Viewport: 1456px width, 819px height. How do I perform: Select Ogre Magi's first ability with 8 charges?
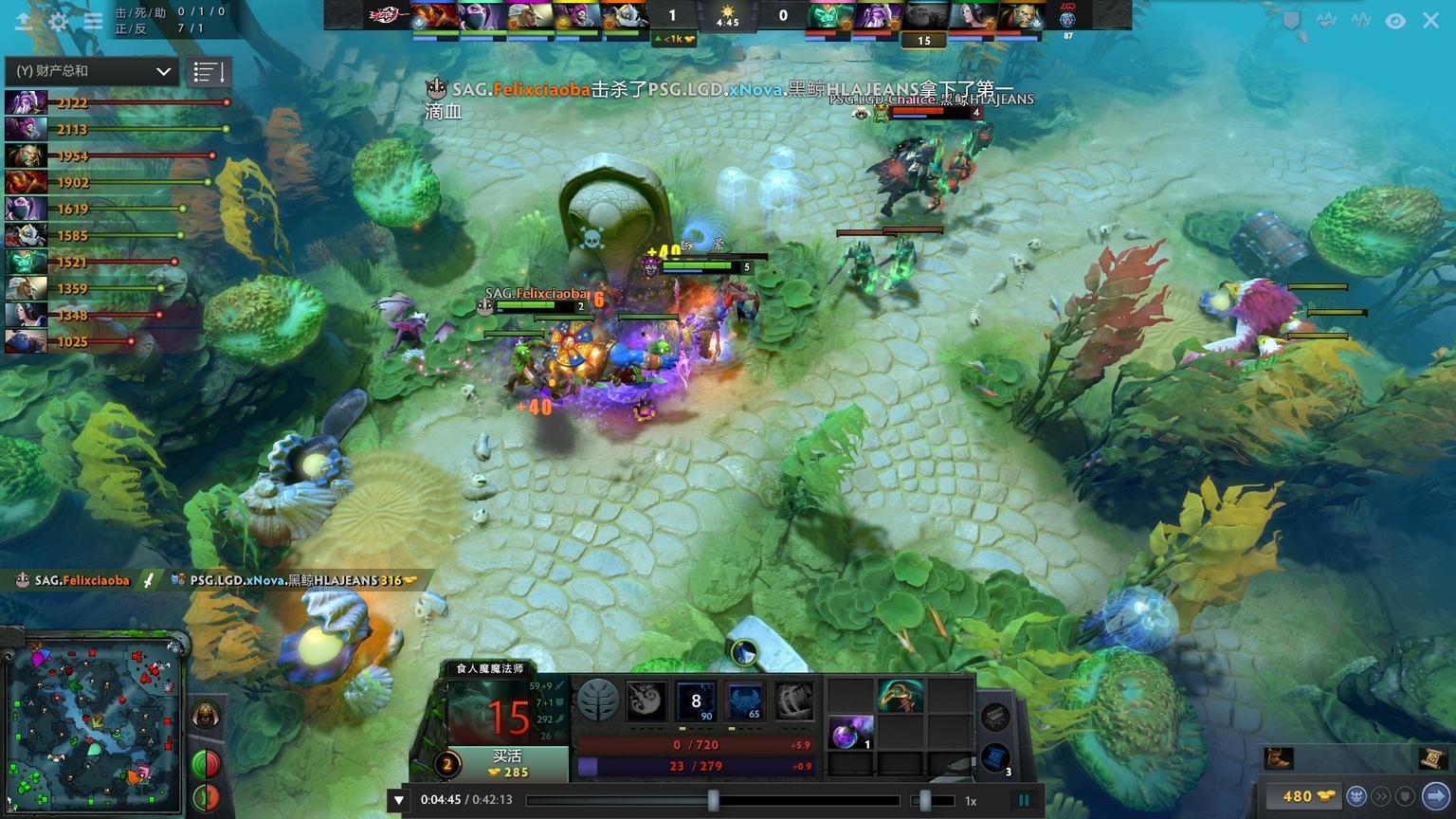696,701
